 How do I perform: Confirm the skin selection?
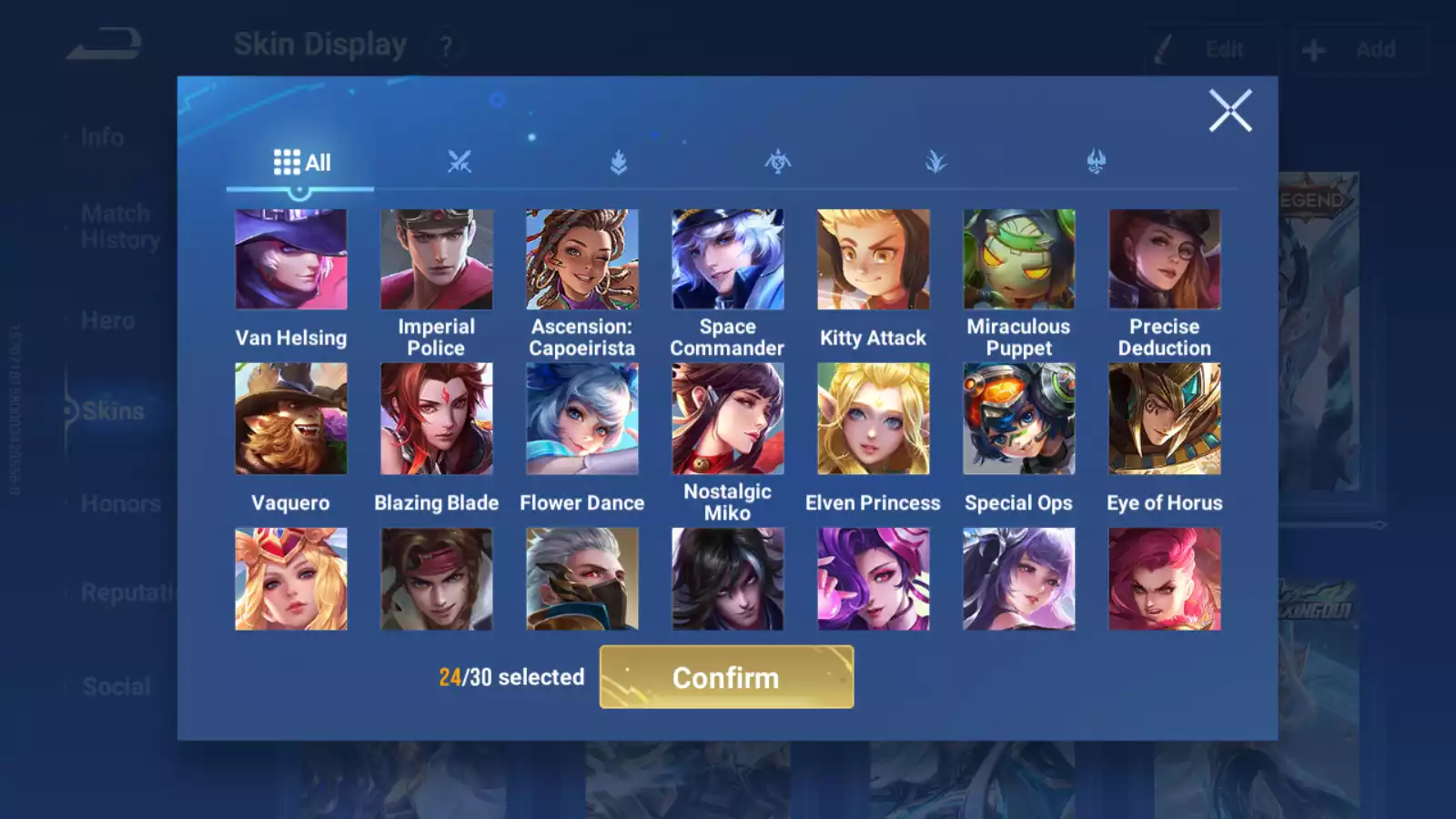pos(726,677)
